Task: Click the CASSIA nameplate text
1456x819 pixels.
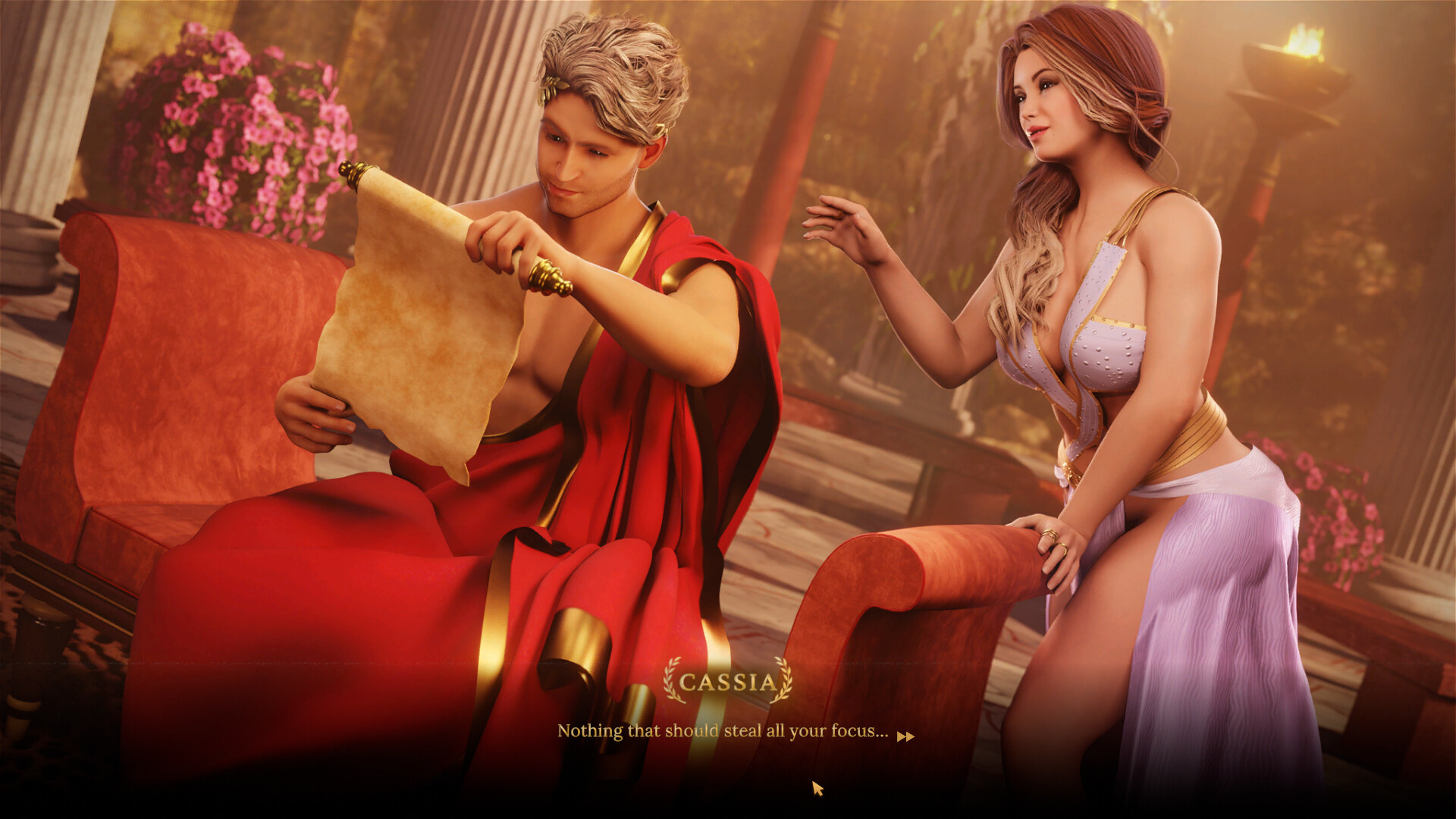Action: pyautogui.click(x=726, y=682)
